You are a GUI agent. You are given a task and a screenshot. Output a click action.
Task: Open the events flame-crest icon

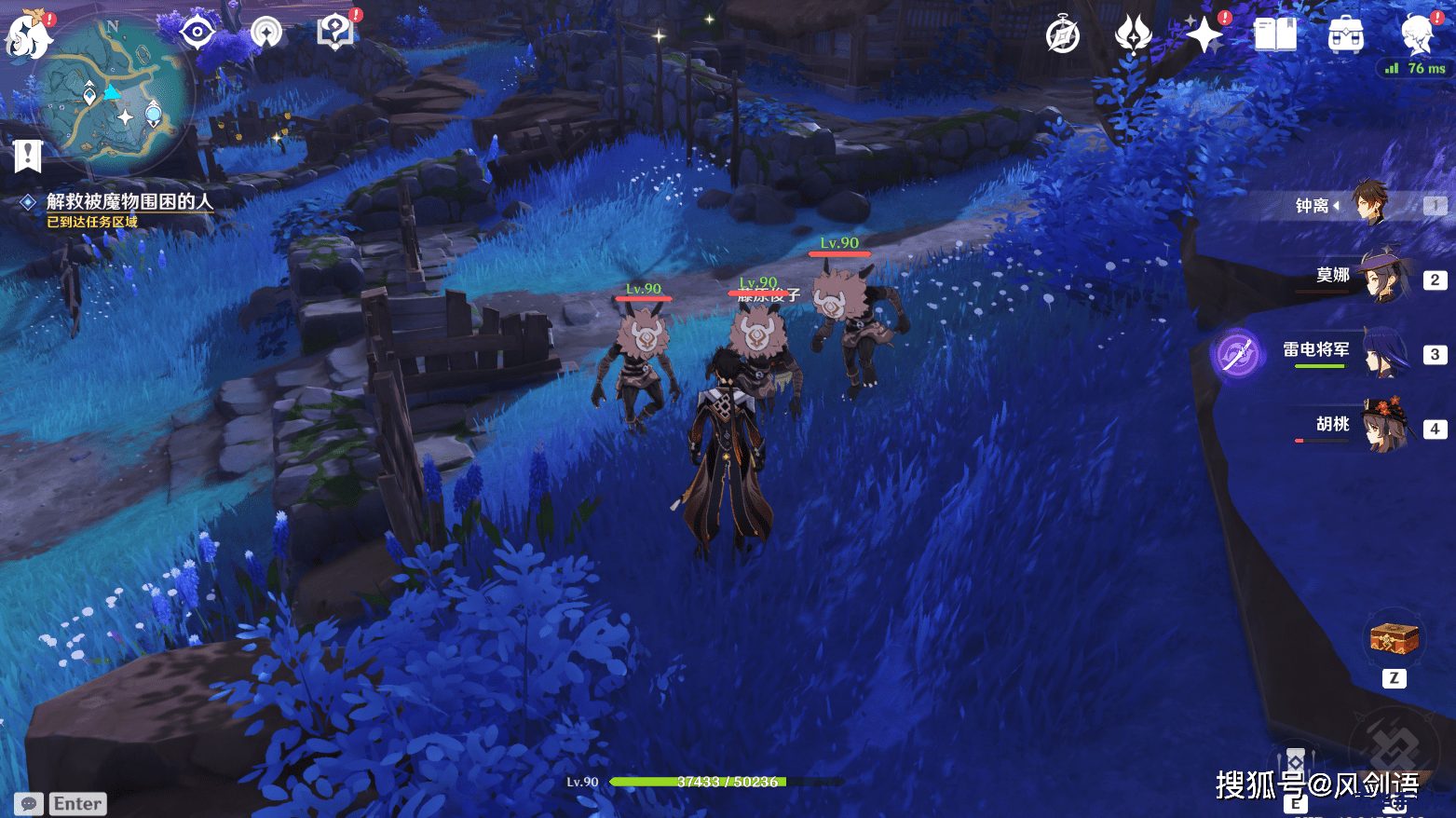(x=1133, y=35)
